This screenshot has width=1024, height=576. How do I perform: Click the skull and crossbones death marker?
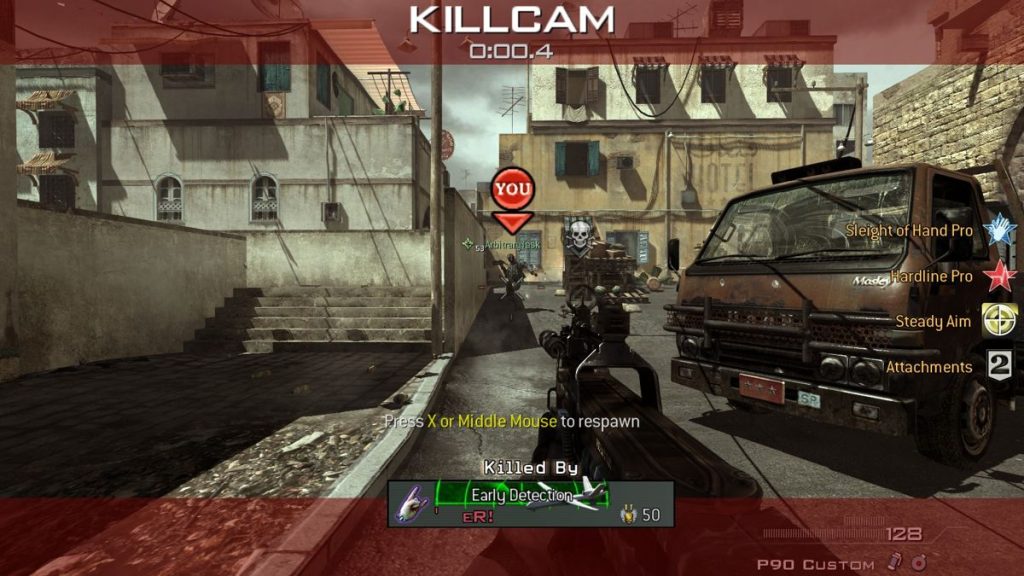(578, 237)
